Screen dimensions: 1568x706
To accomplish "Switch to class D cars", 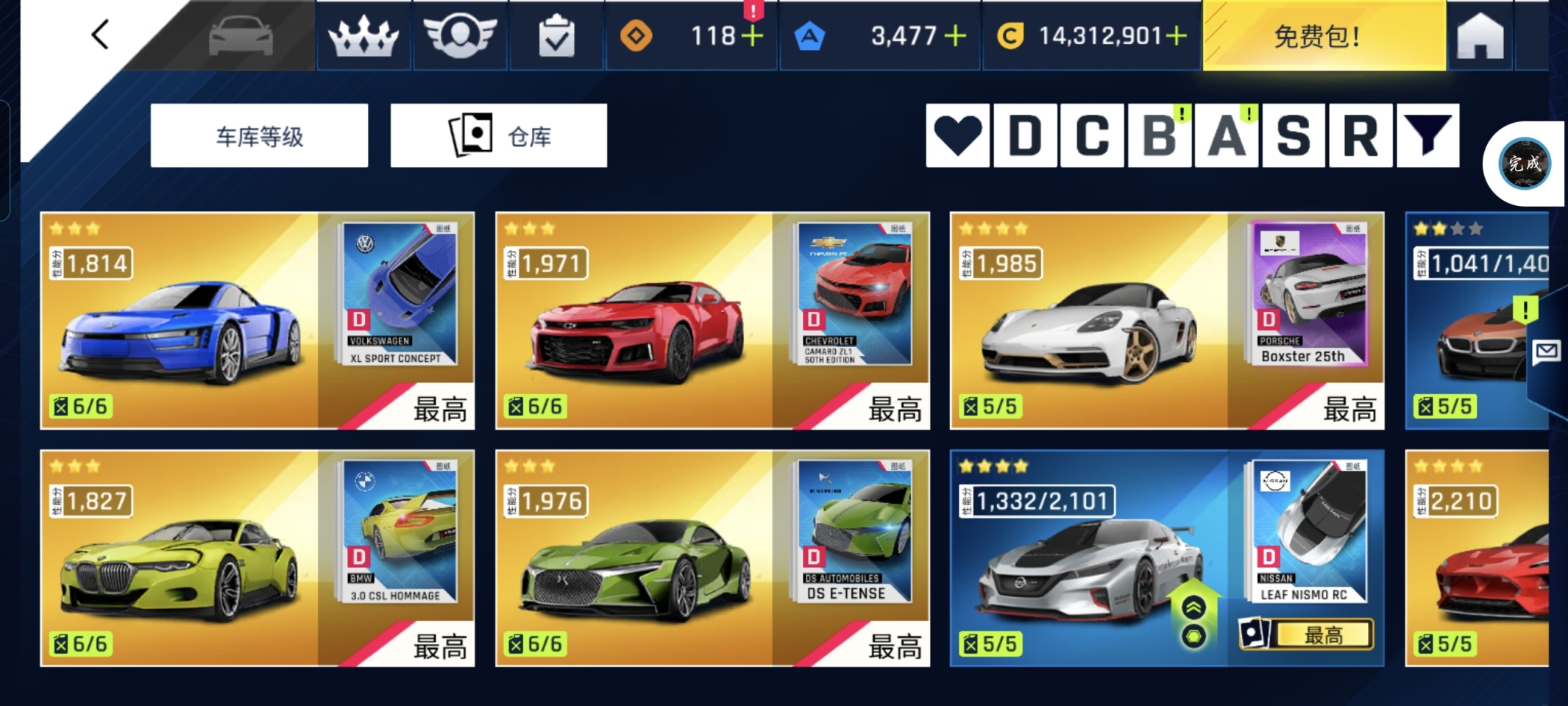I will point(1025,136).
